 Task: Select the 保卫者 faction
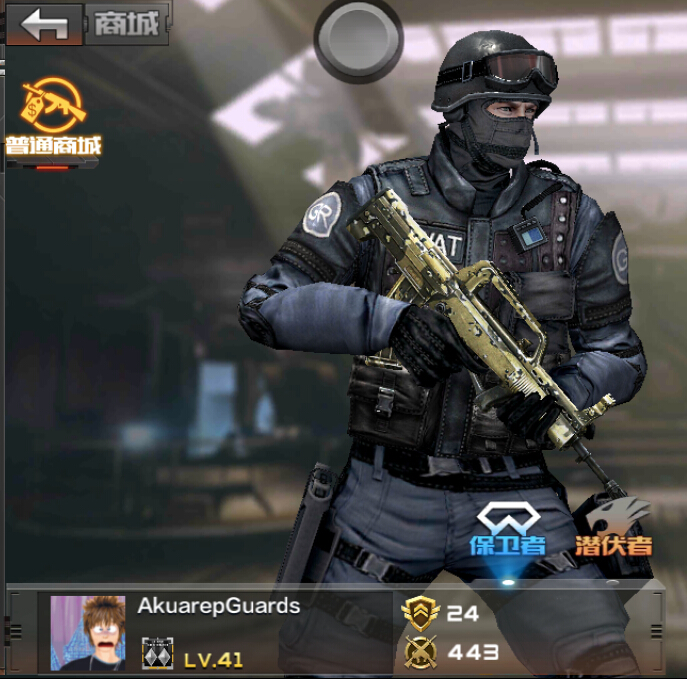click(x=508, y=530)
